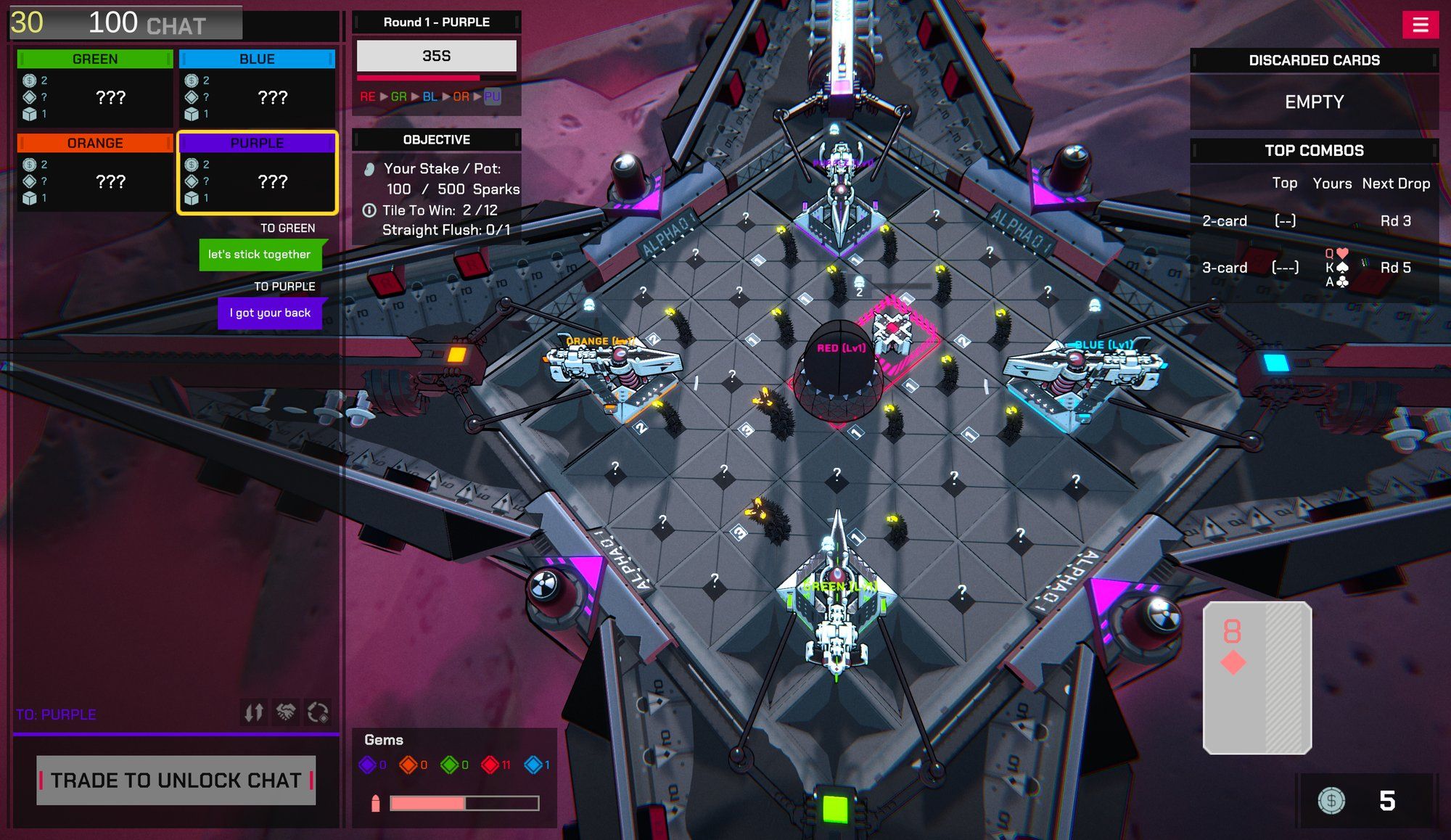Click the 2-card combo row in Top Combos

[x=1313, y=221]
